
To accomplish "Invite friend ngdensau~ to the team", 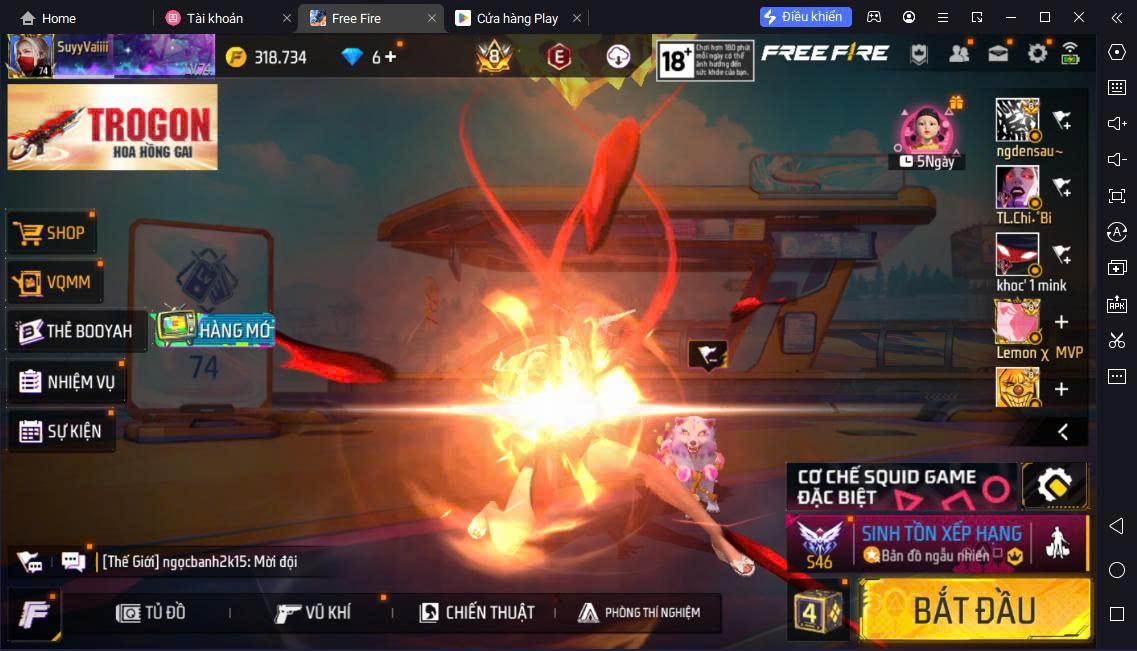I will click(x=1062, y=120).
